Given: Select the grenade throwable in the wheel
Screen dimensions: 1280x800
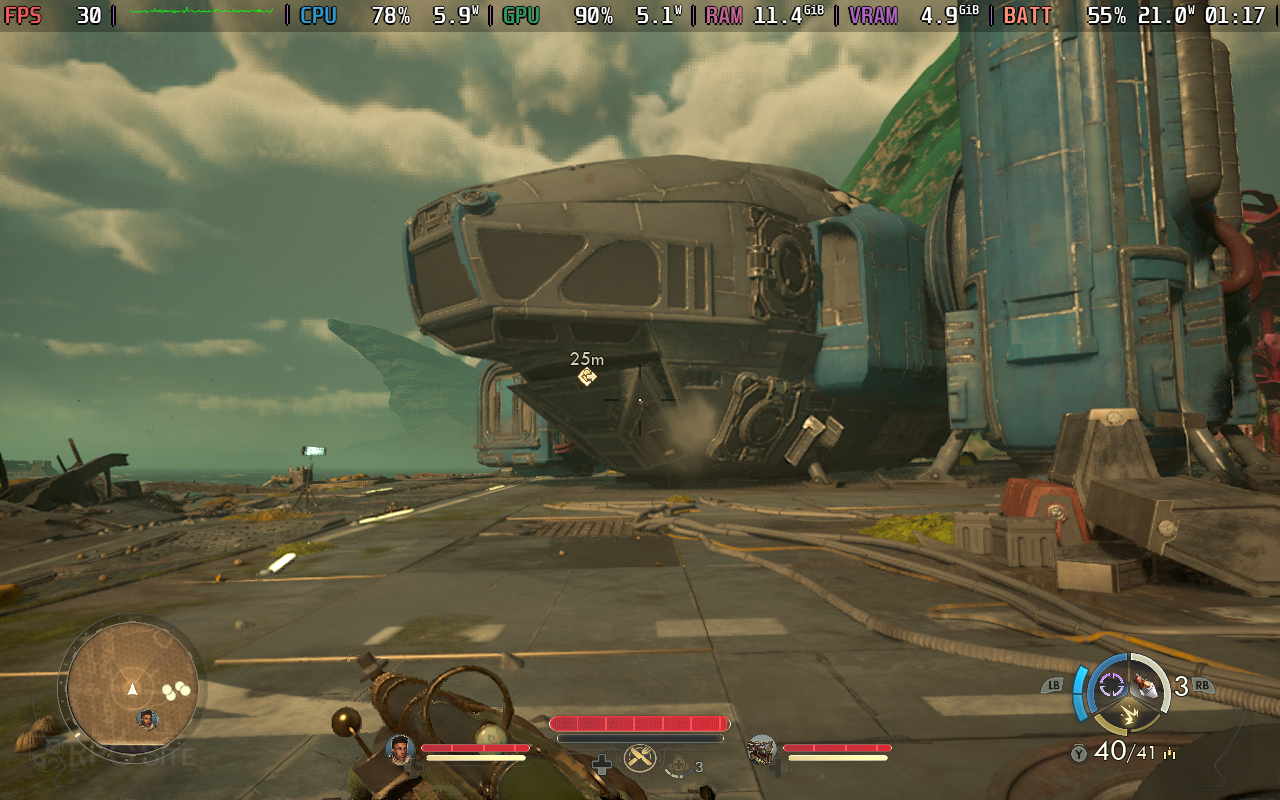Looking at the screenshot, I should coord(1147,685).
